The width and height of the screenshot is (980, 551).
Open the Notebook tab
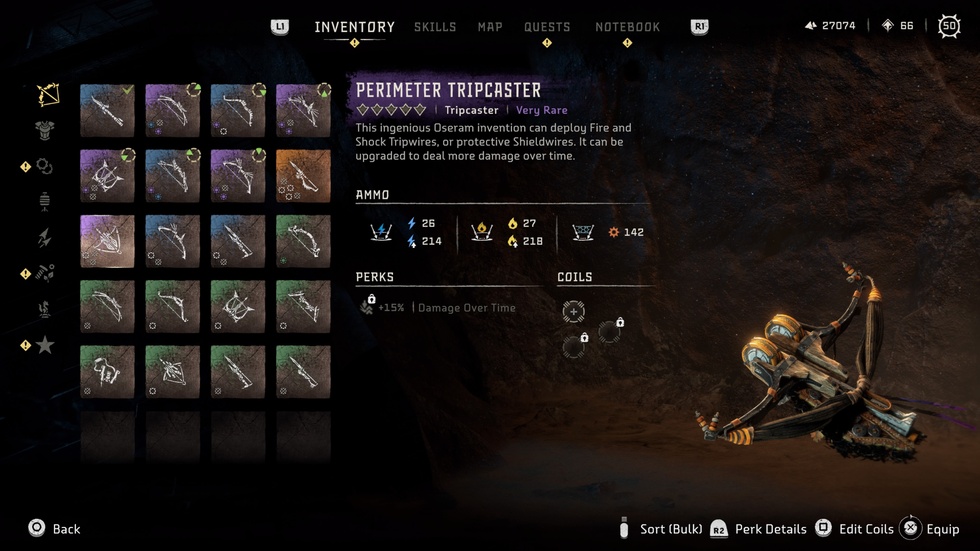coord(627,27)
